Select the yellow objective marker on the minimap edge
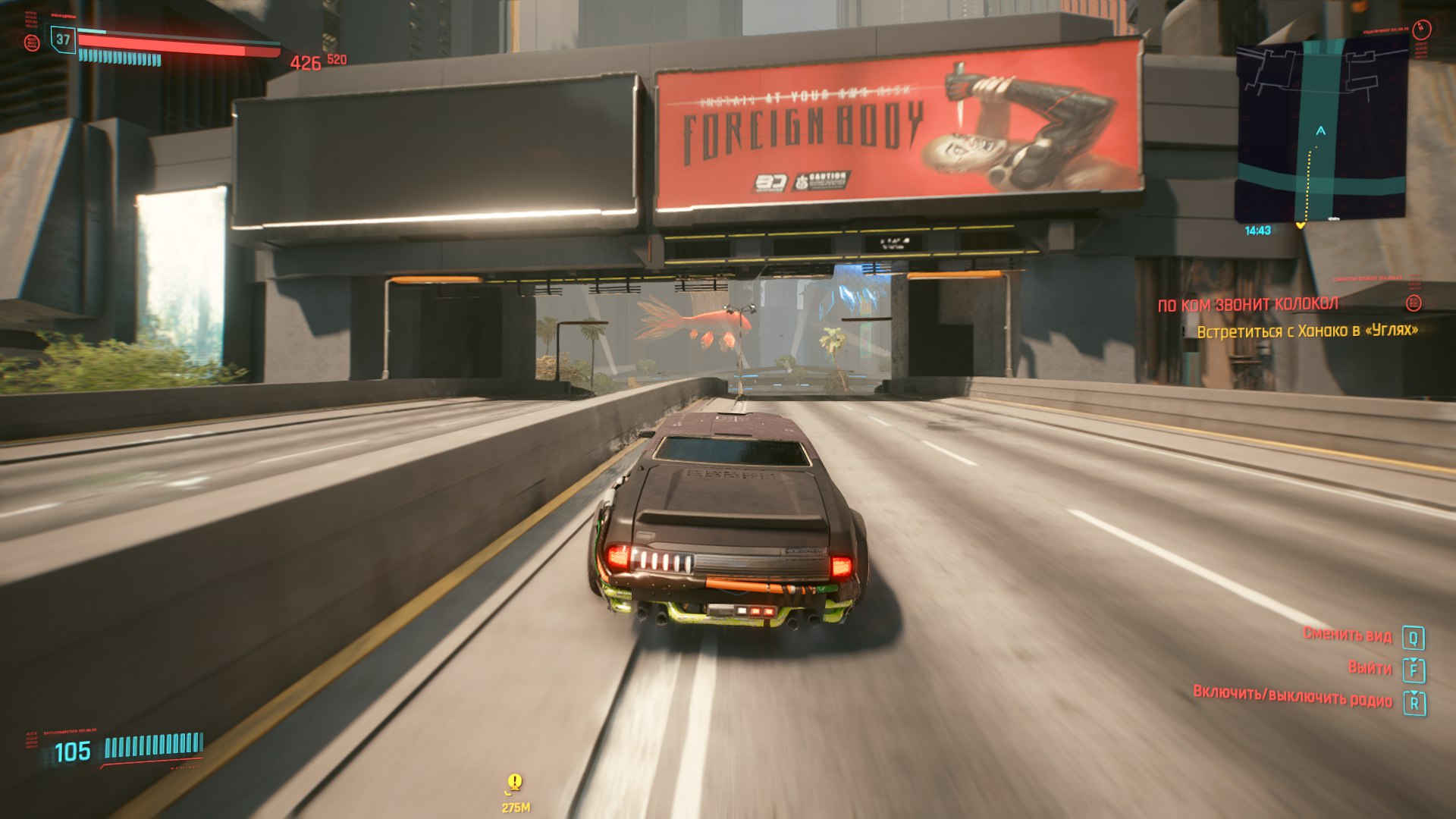The image size is (1456, 819). [1301, 225]
